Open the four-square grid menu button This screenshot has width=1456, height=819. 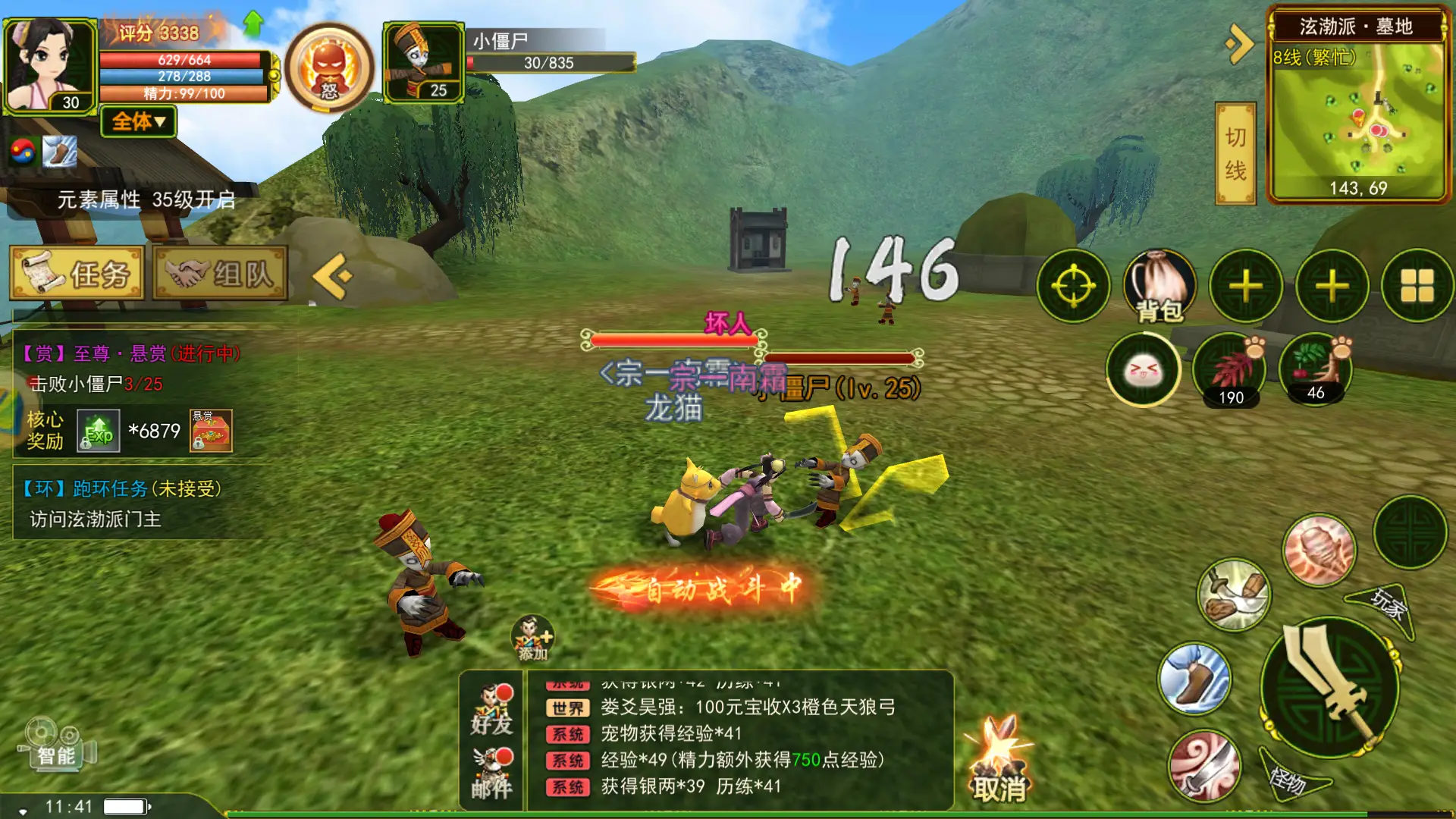[x=1417, y=287]
